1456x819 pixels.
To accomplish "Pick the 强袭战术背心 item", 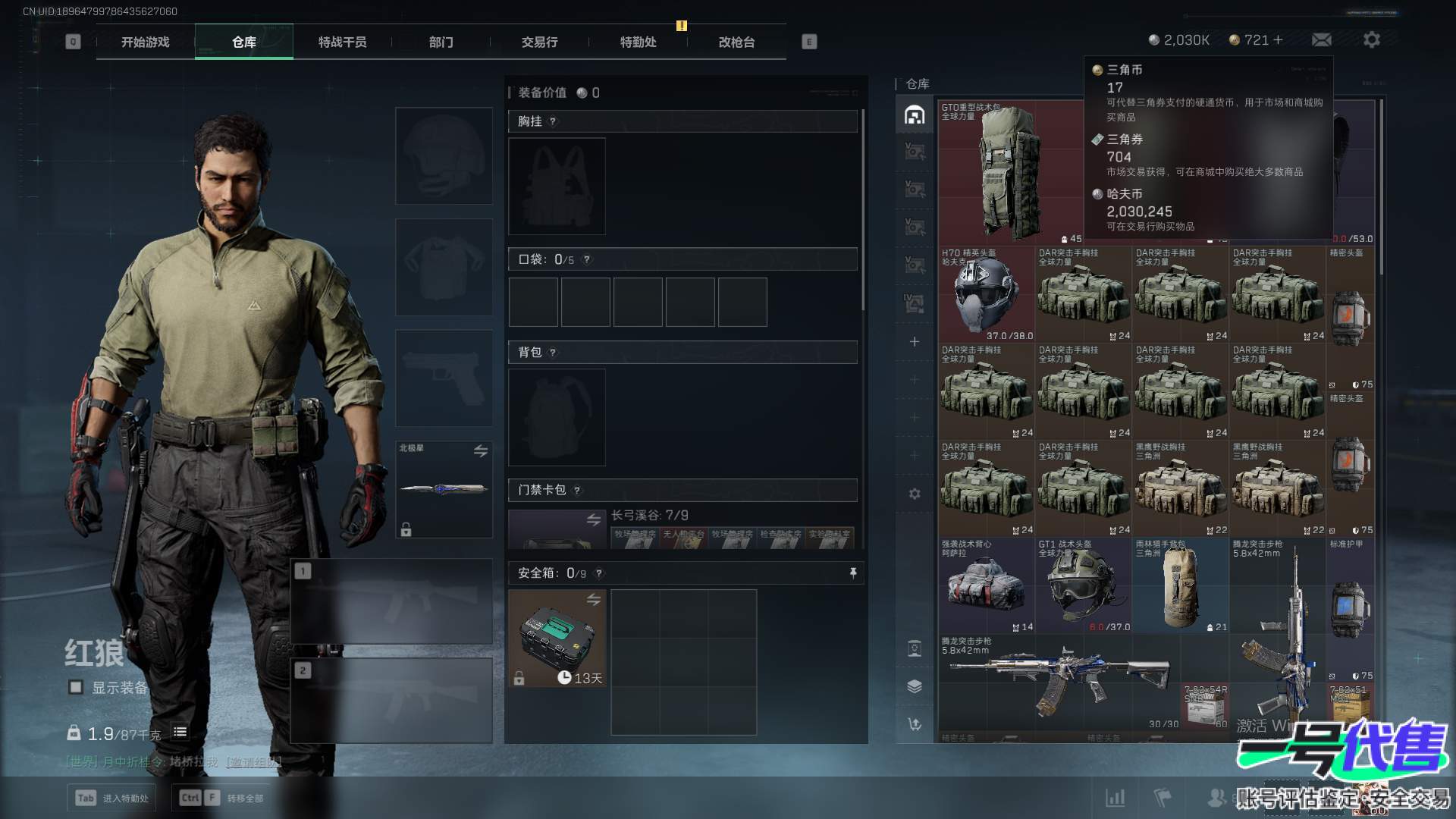I will point(986,585).
